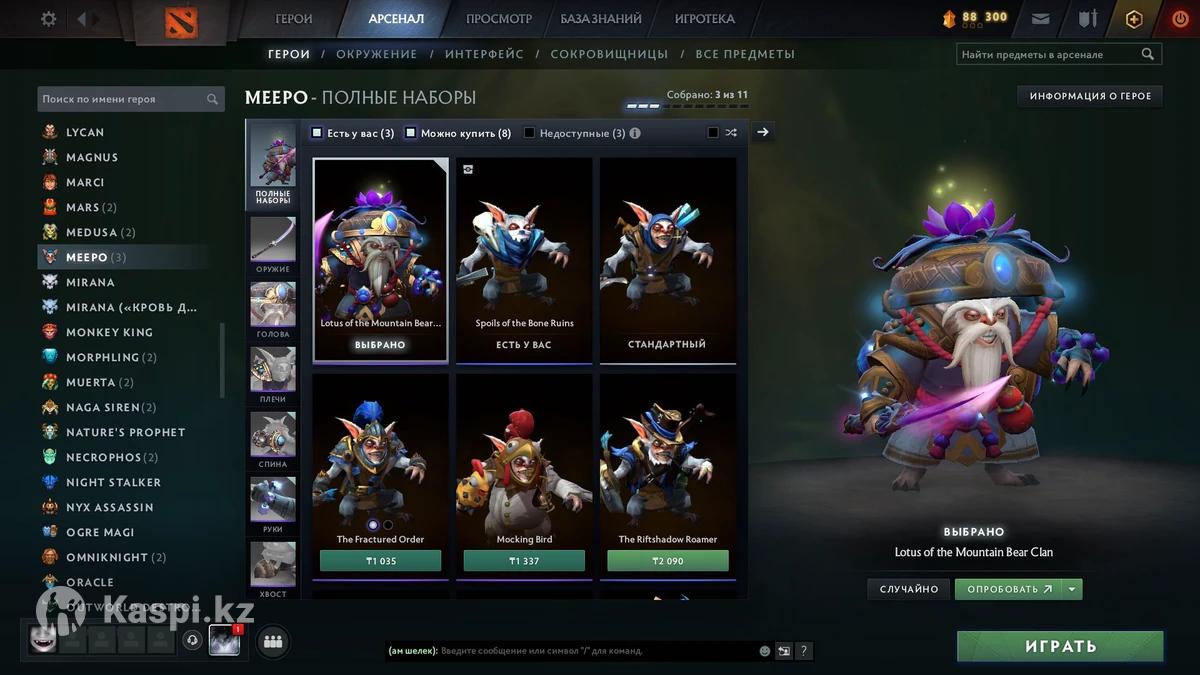This screenshot has height=675, width=1200.
Task: Buy The Riftshadow Roamer for ₸2 090
Action: [668, 561]
